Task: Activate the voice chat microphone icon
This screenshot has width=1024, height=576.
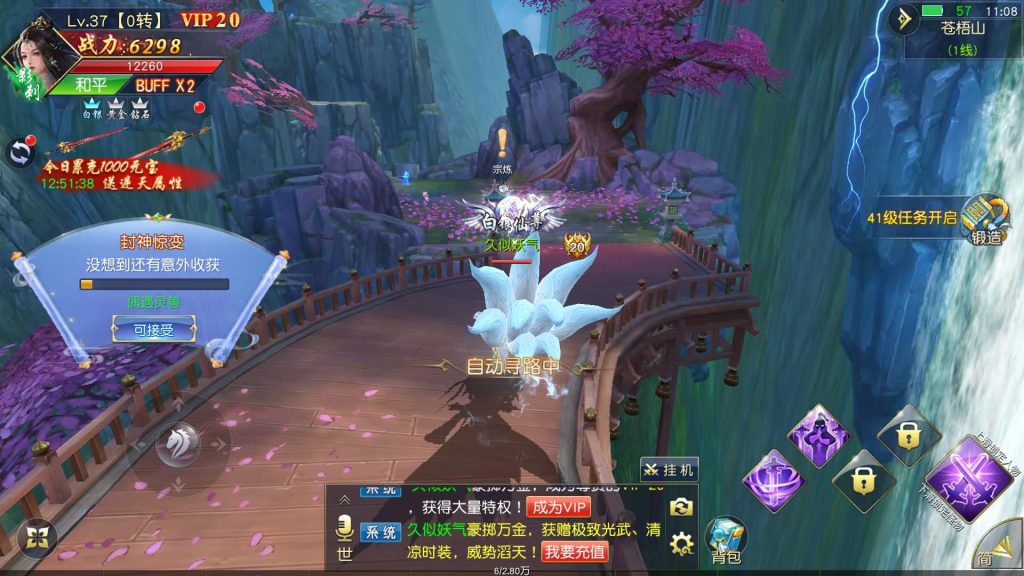Action: [343, 526]
